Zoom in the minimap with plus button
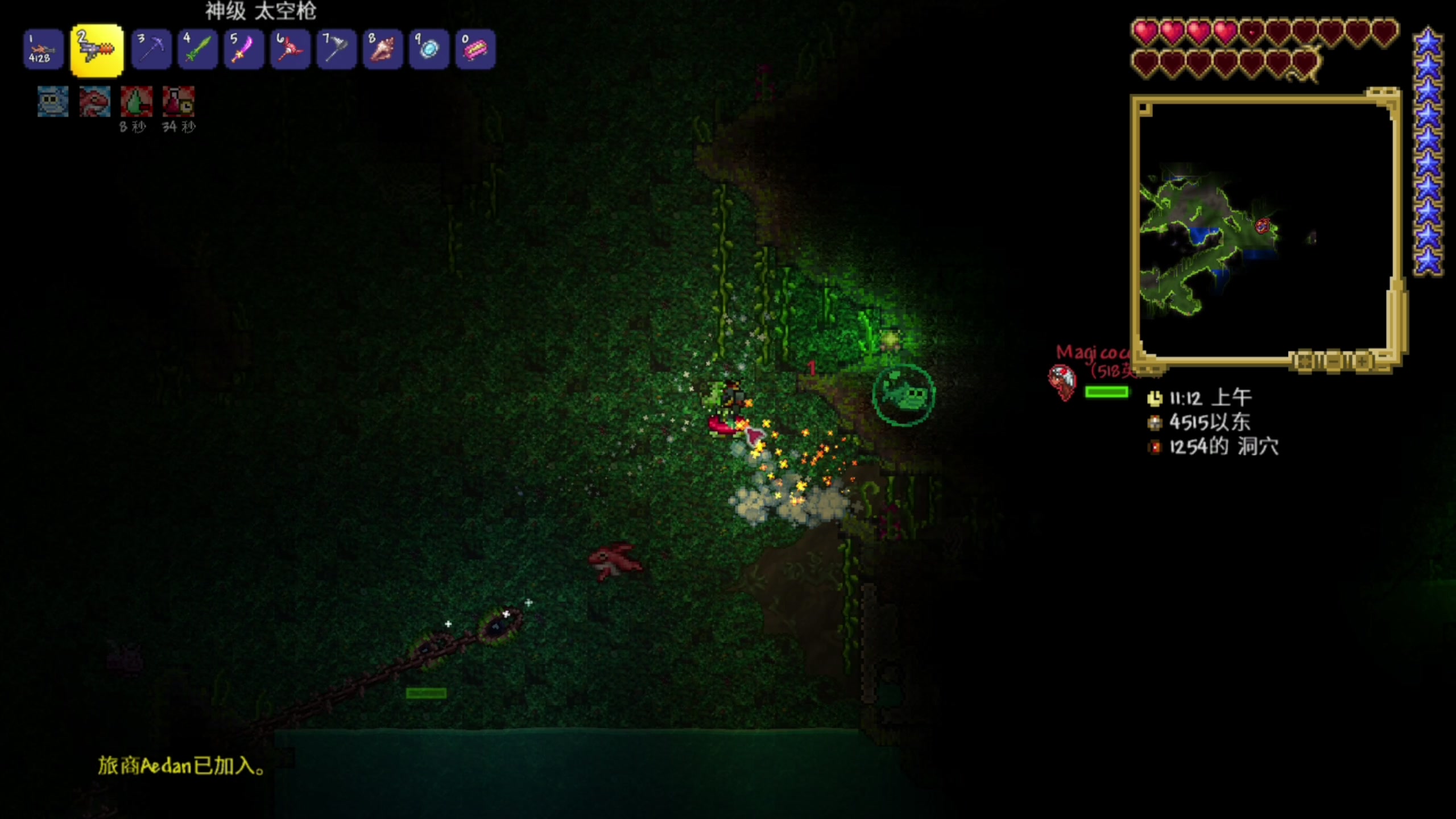The width and height of the screenshot is (1456, 819). (1363, 362)
